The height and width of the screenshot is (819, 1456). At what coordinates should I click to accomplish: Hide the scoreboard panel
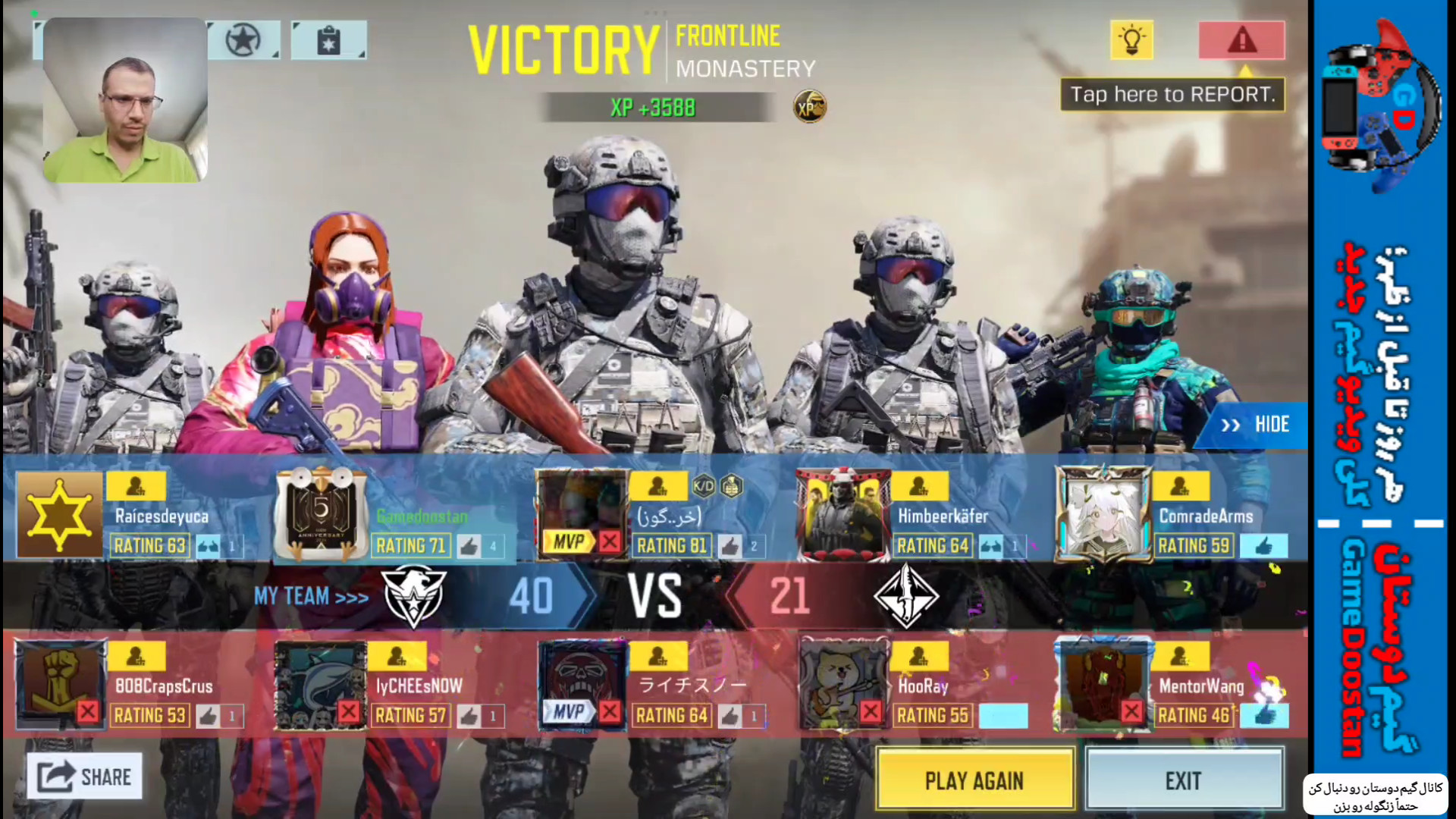(1254, 425)
